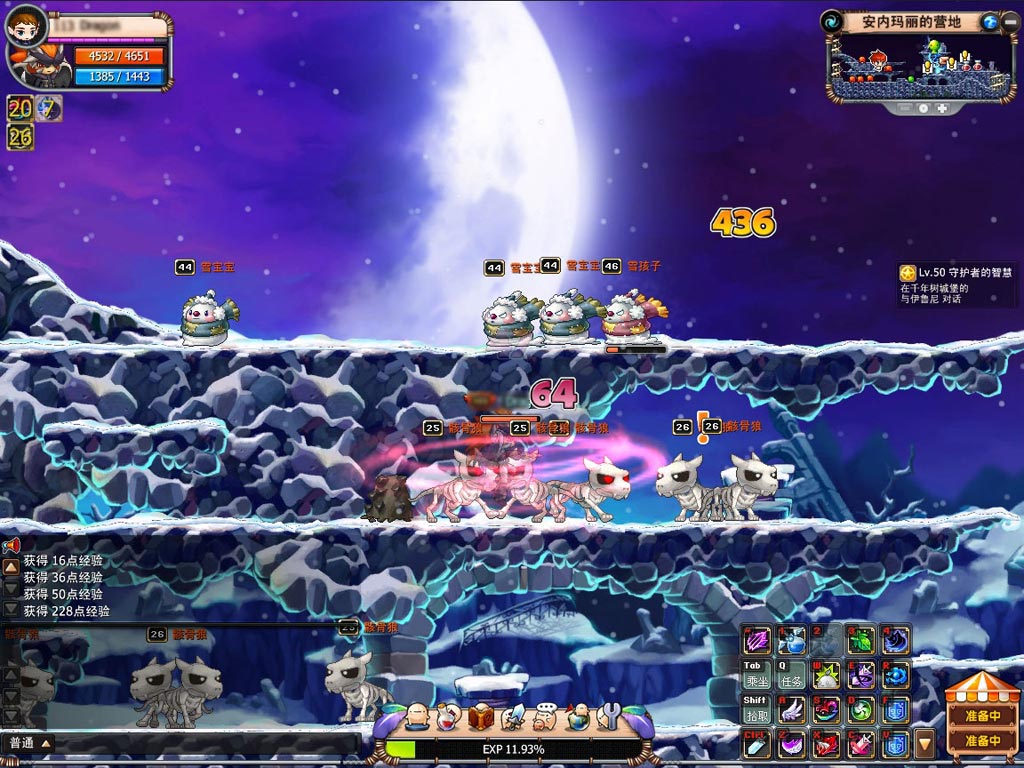Open the 任务 quest button
This screenshot has width=1024, height=768.
[x=791, y=675]
